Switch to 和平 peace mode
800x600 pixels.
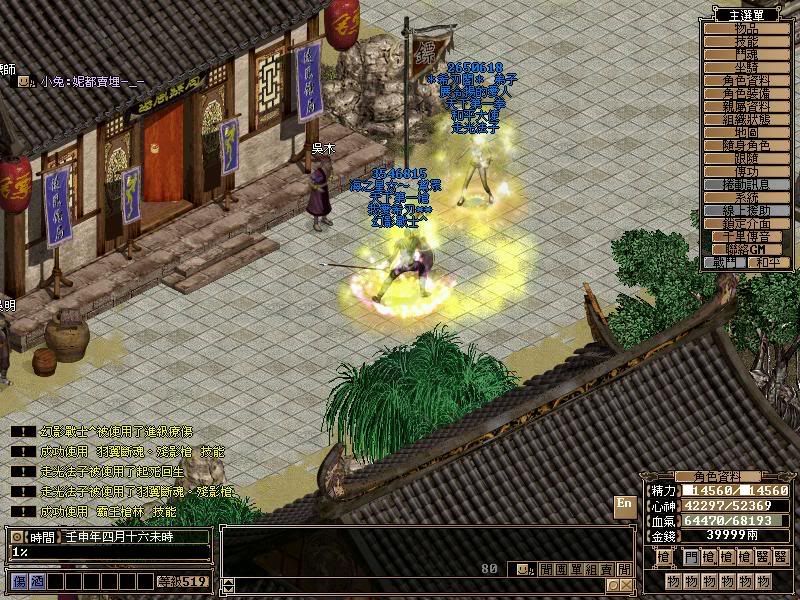767,262
